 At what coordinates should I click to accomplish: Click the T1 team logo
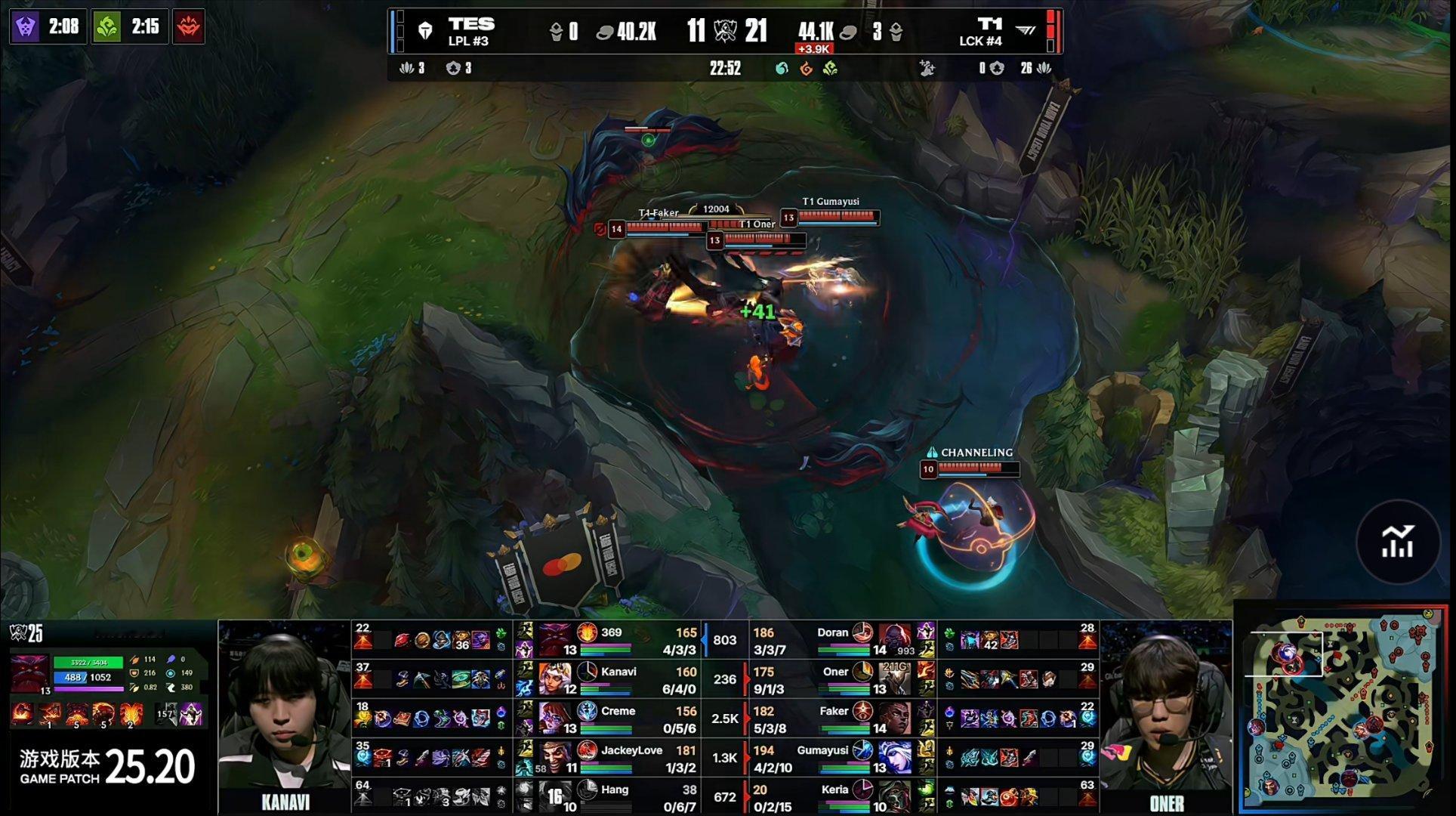1026,31
